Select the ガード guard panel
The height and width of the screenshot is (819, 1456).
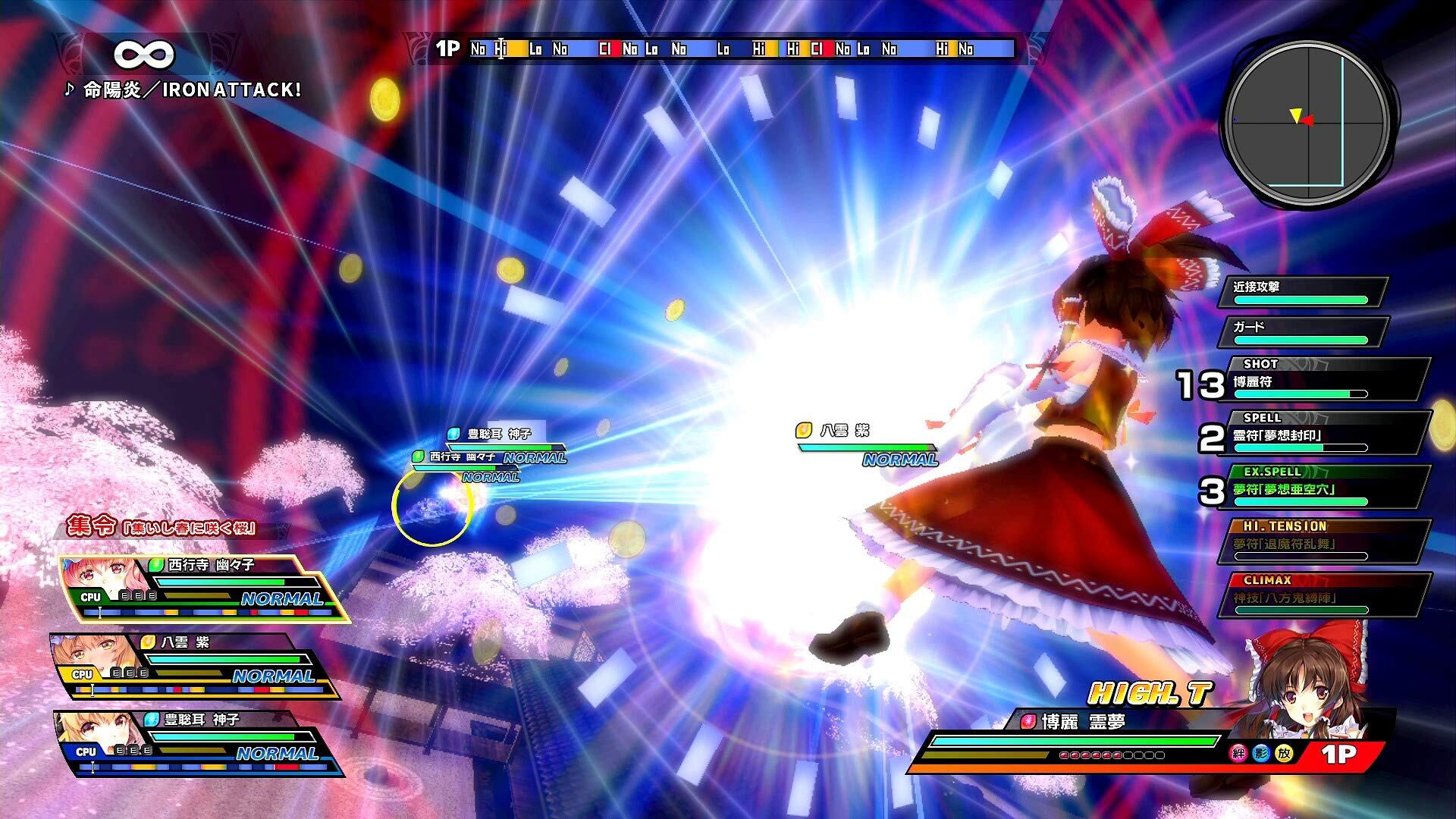tap(1301, 331)
